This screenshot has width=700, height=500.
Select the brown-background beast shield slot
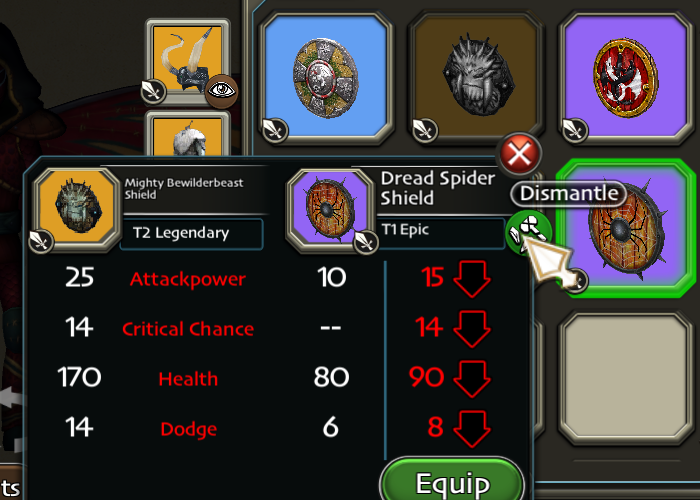click(x=469, y=77)
